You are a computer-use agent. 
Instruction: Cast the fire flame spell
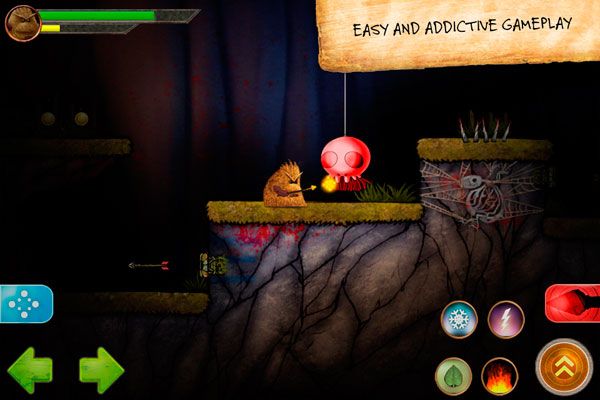pyautogui.click(x=499, y=376)
